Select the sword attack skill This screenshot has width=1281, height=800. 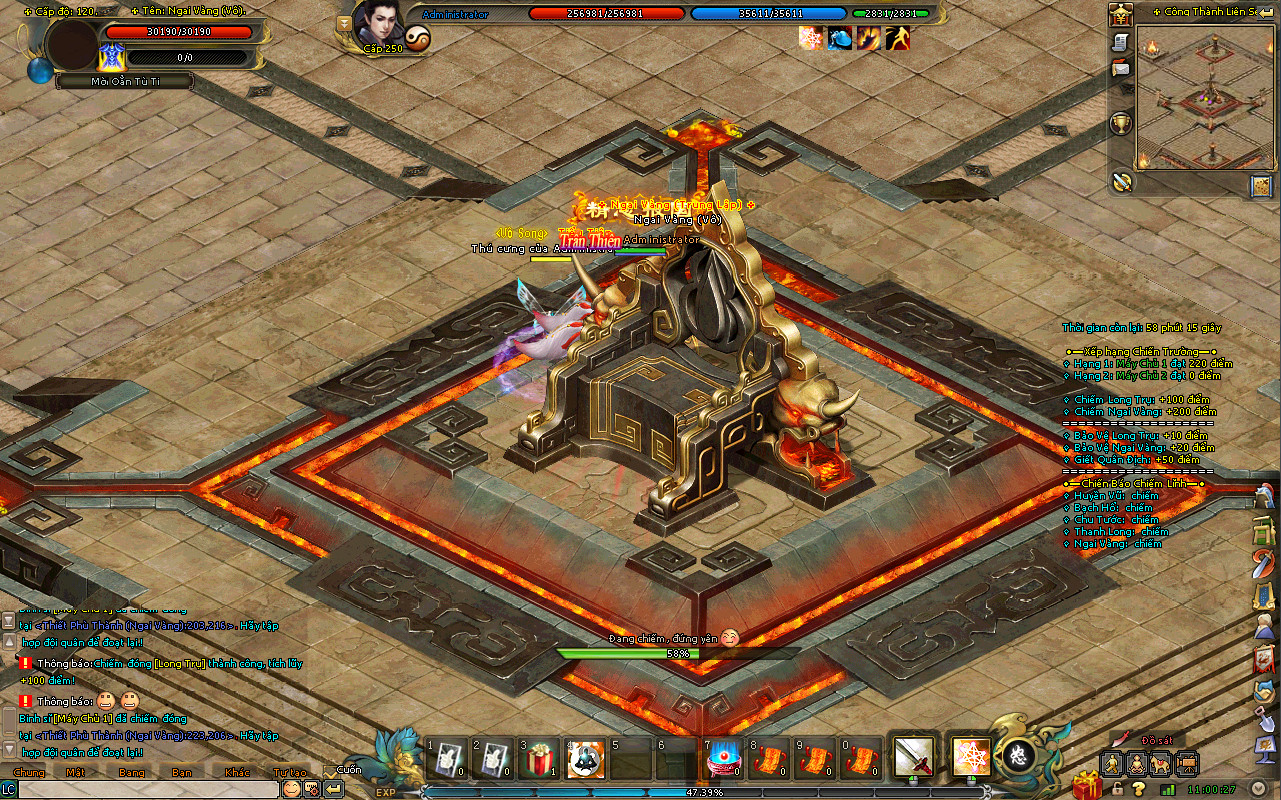point(913,756)
